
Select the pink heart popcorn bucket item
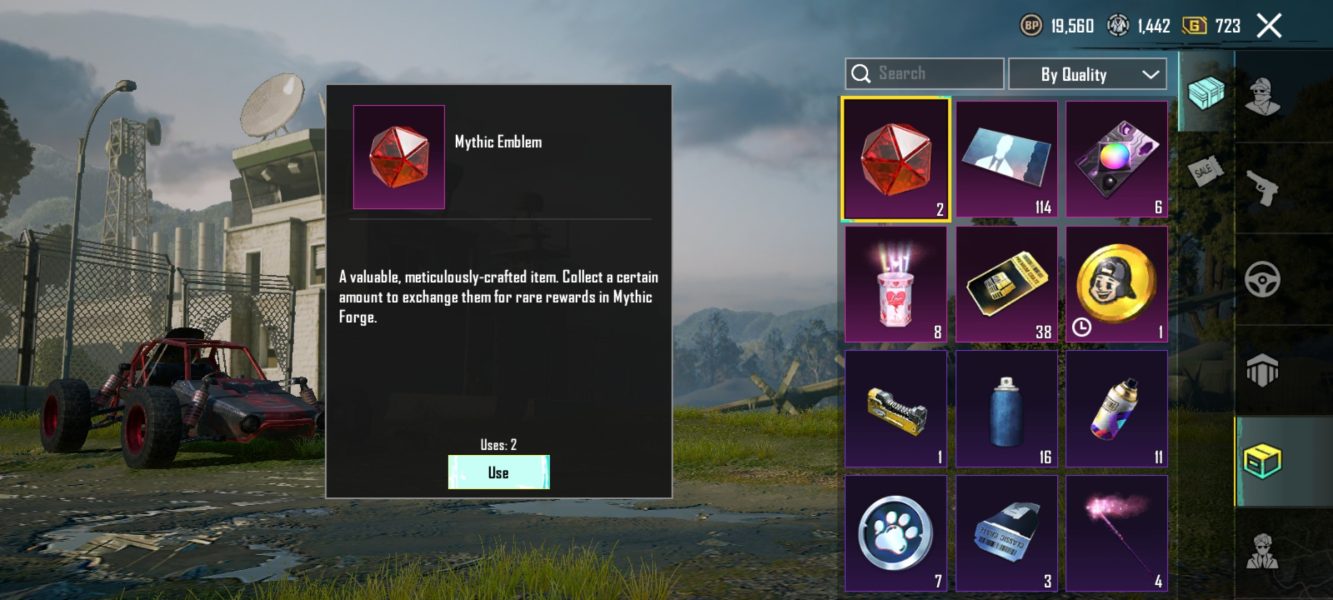tap(895, 284)
